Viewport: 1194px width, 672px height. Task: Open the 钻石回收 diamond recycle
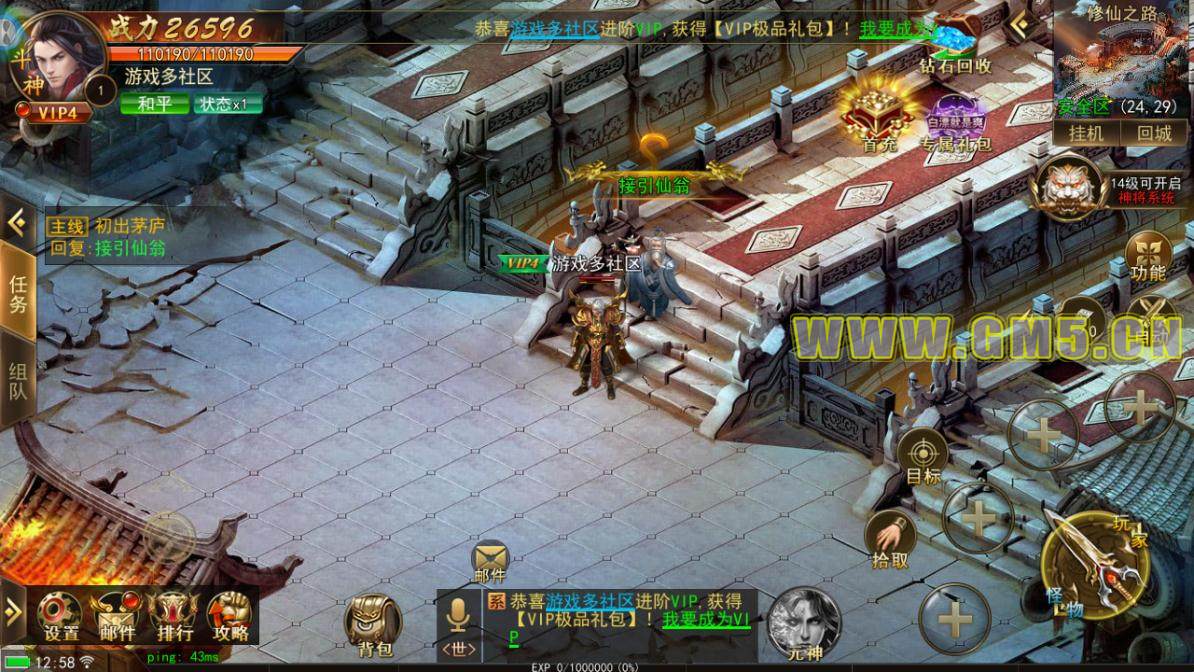coord(956,48)
